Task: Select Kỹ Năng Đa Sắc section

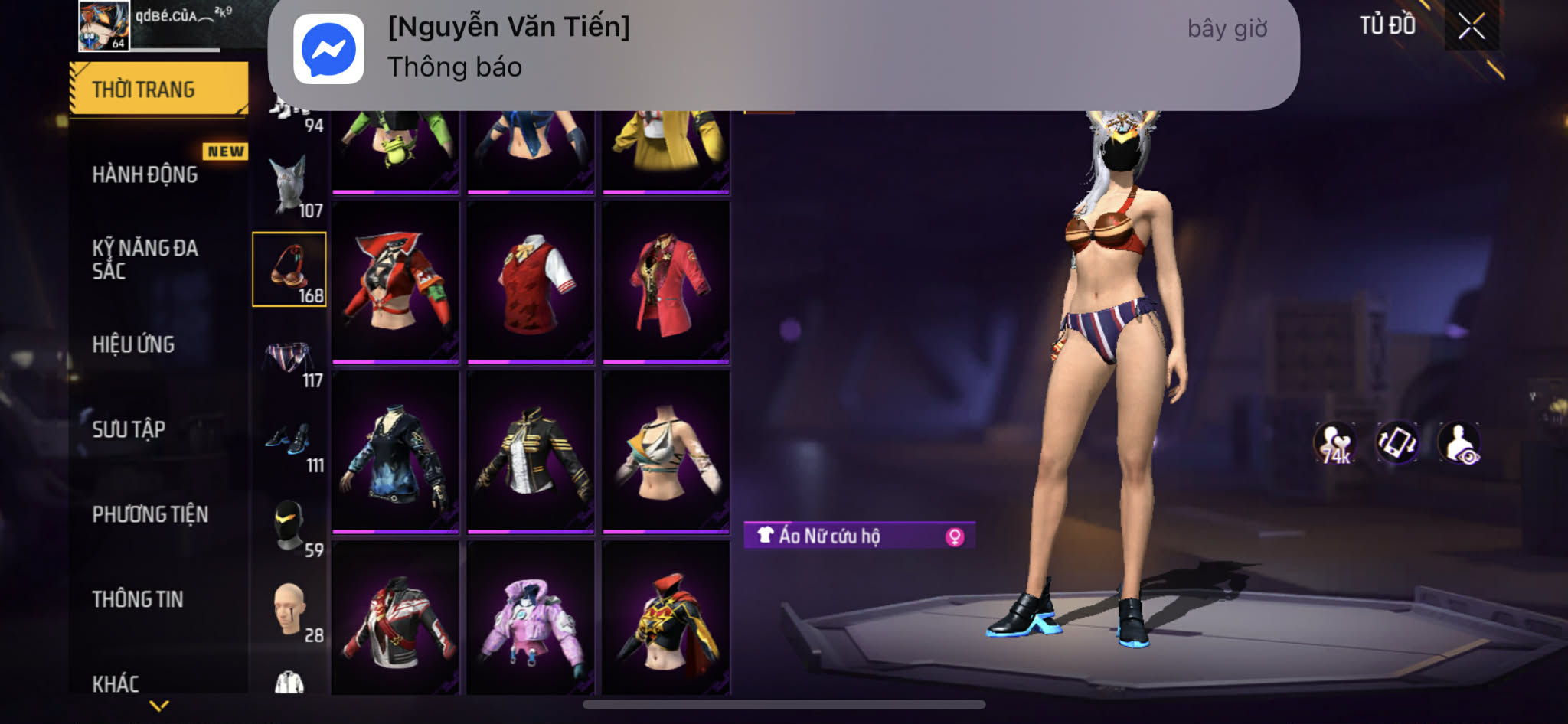Action: (145, 259)
